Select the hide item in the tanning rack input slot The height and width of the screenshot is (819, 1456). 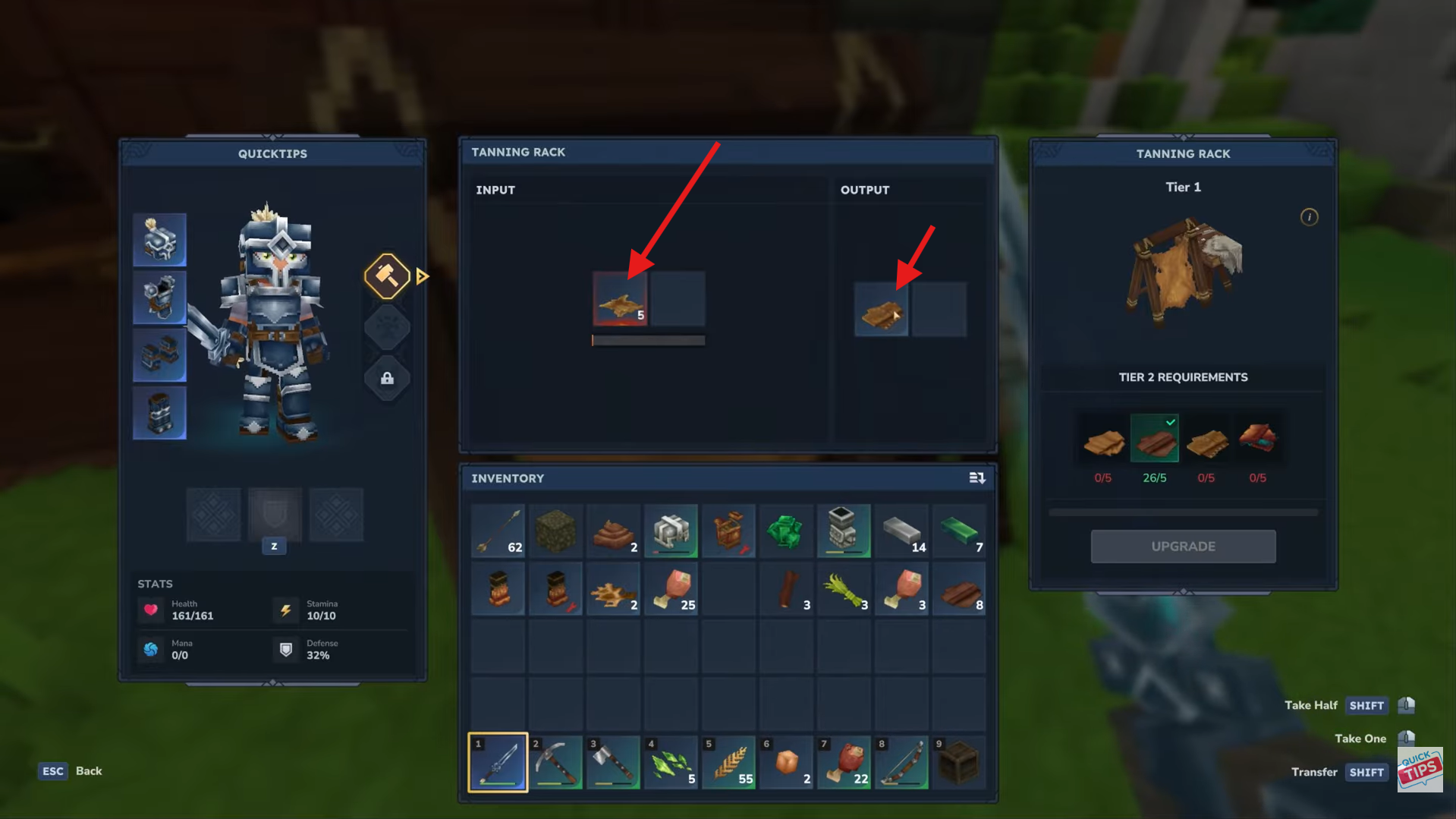[620, 298]
